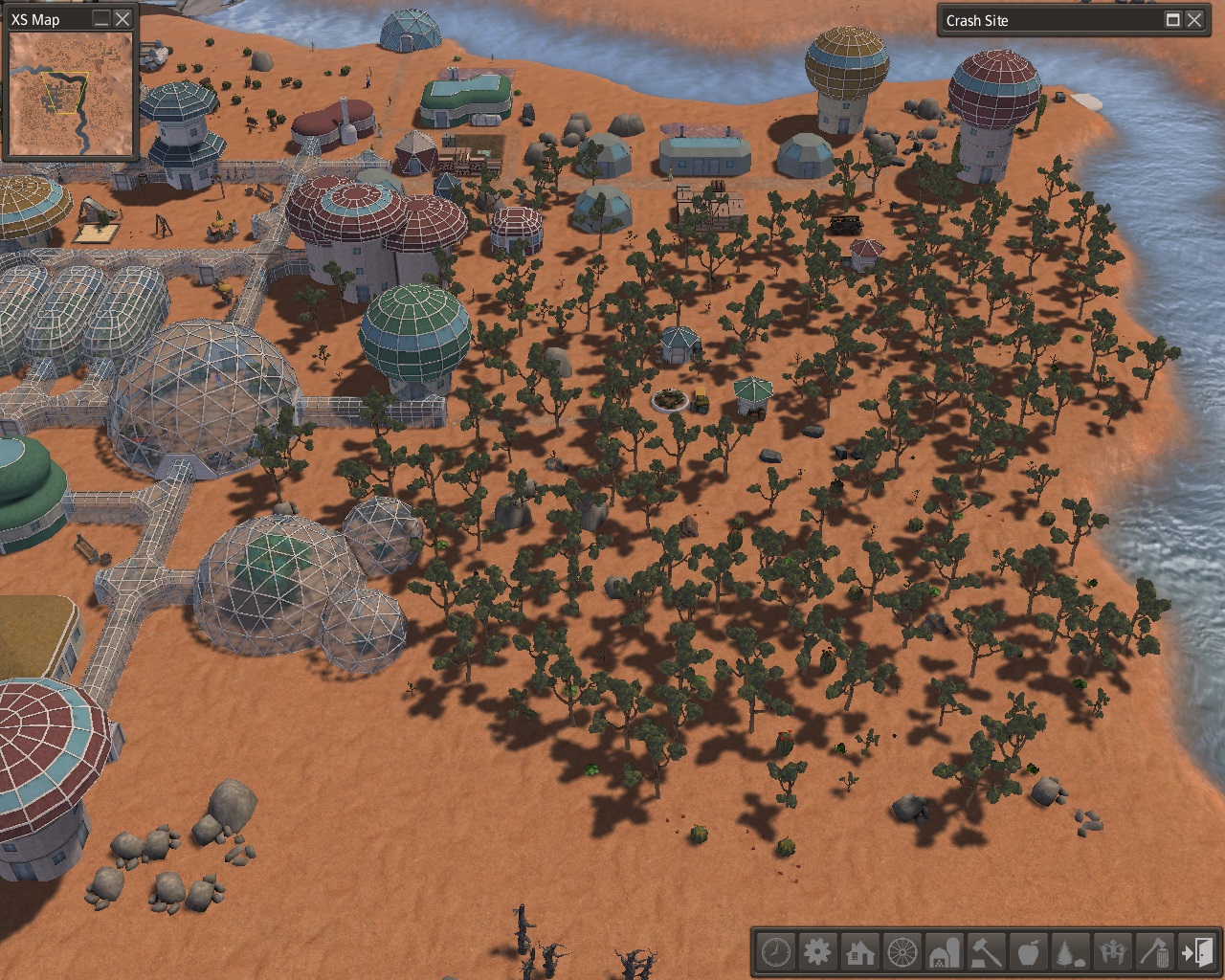This screenshot has width=1225, height=980.
Task: Open the people community menu
Action: [1113, 952]
